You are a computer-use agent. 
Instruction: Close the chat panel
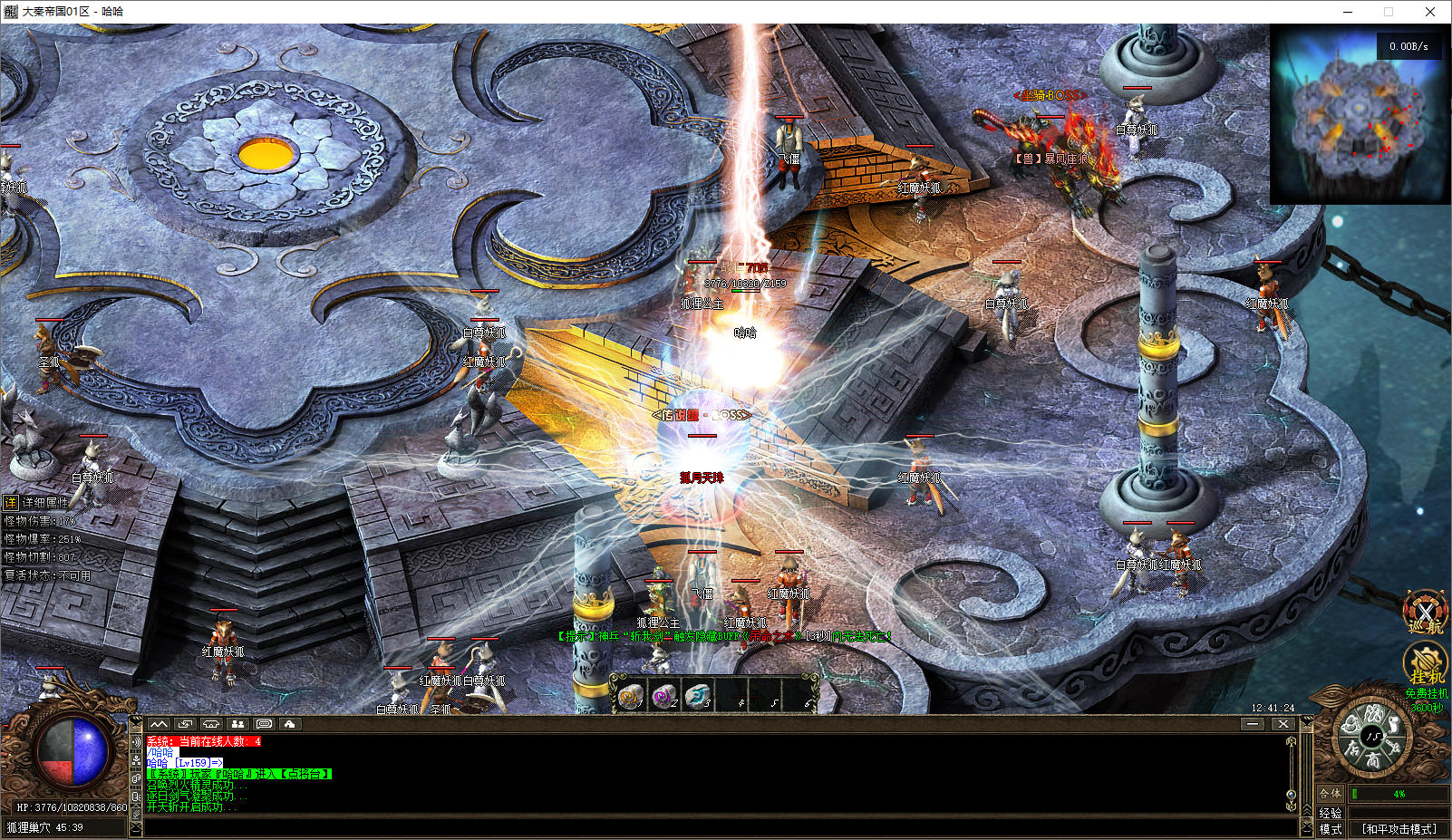point(1283,724)
